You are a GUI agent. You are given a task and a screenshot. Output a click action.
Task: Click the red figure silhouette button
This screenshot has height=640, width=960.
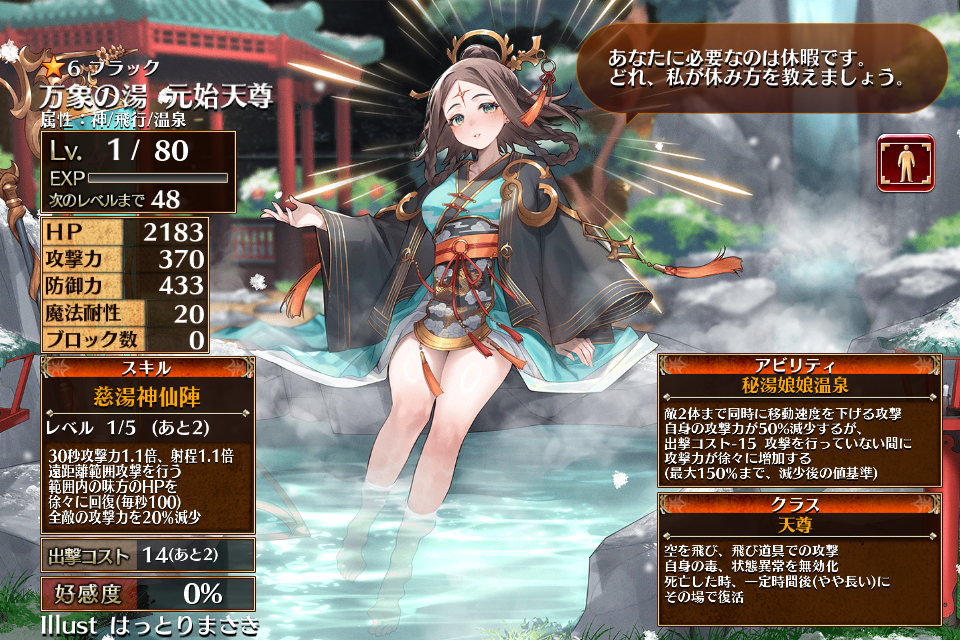(906, 163)
